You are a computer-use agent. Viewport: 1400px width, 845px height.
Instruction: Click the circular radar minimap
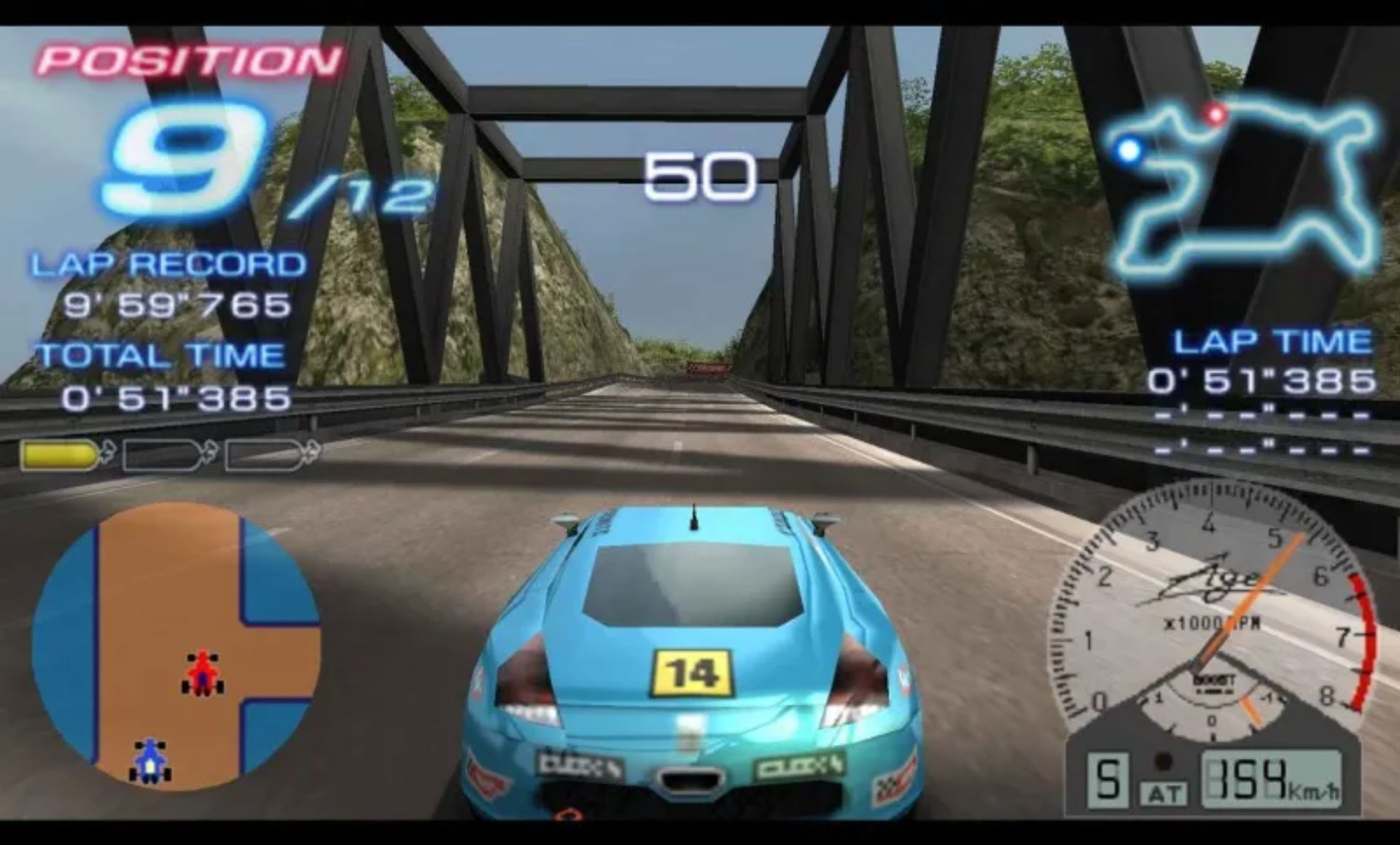(175, 646)
